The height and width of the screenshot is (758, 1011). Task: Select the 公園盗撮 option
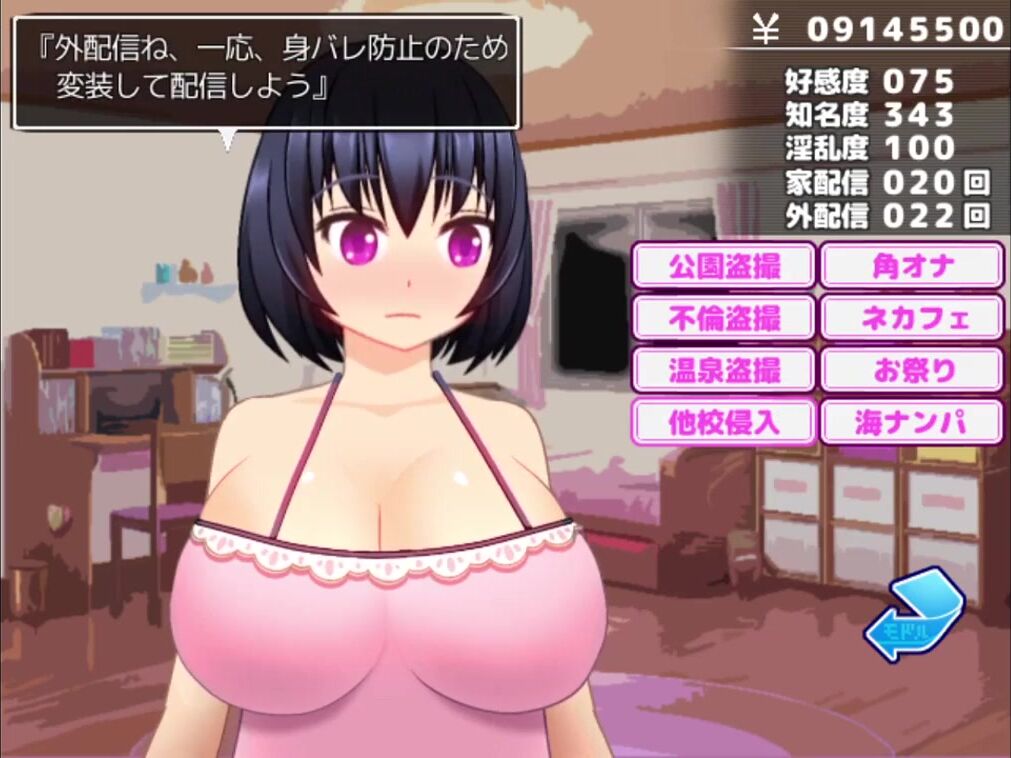[x=724, y=266]
